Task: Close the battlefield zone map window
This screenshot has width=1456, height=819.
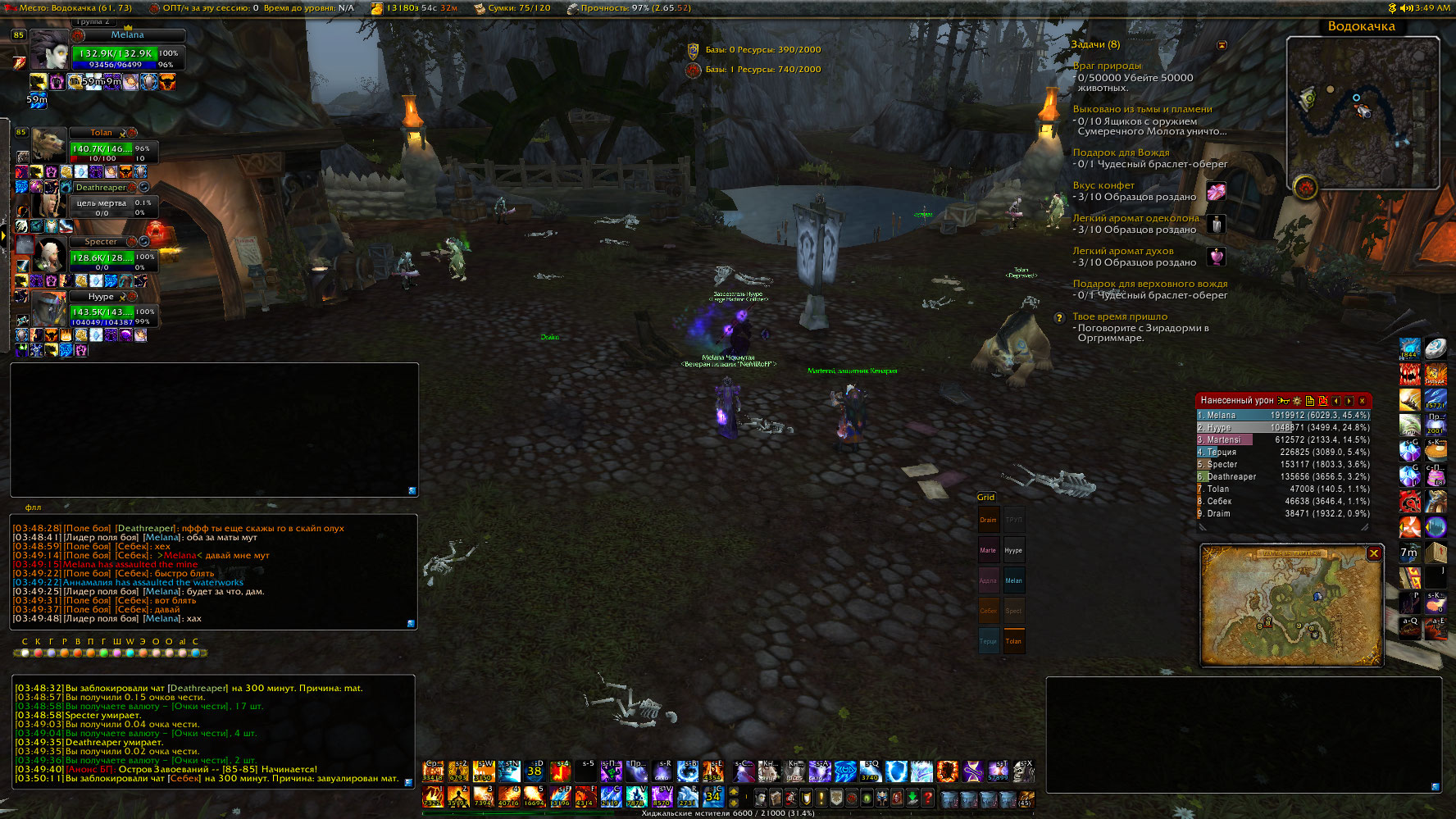Action: pyautogui.click(x=1374, y=553)
